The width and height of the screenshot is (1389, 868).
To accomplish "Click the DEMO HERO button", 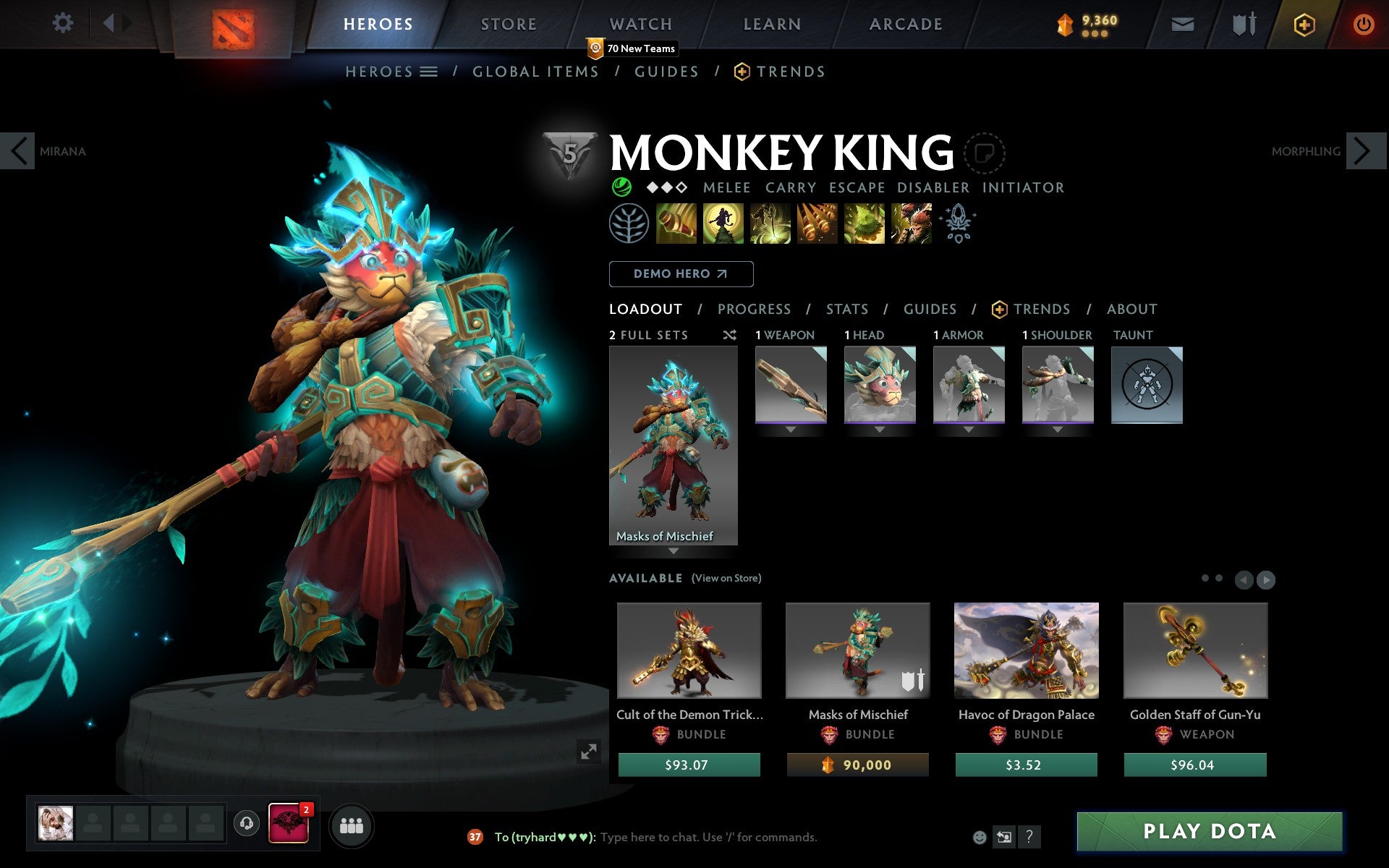I will (681, 274).
